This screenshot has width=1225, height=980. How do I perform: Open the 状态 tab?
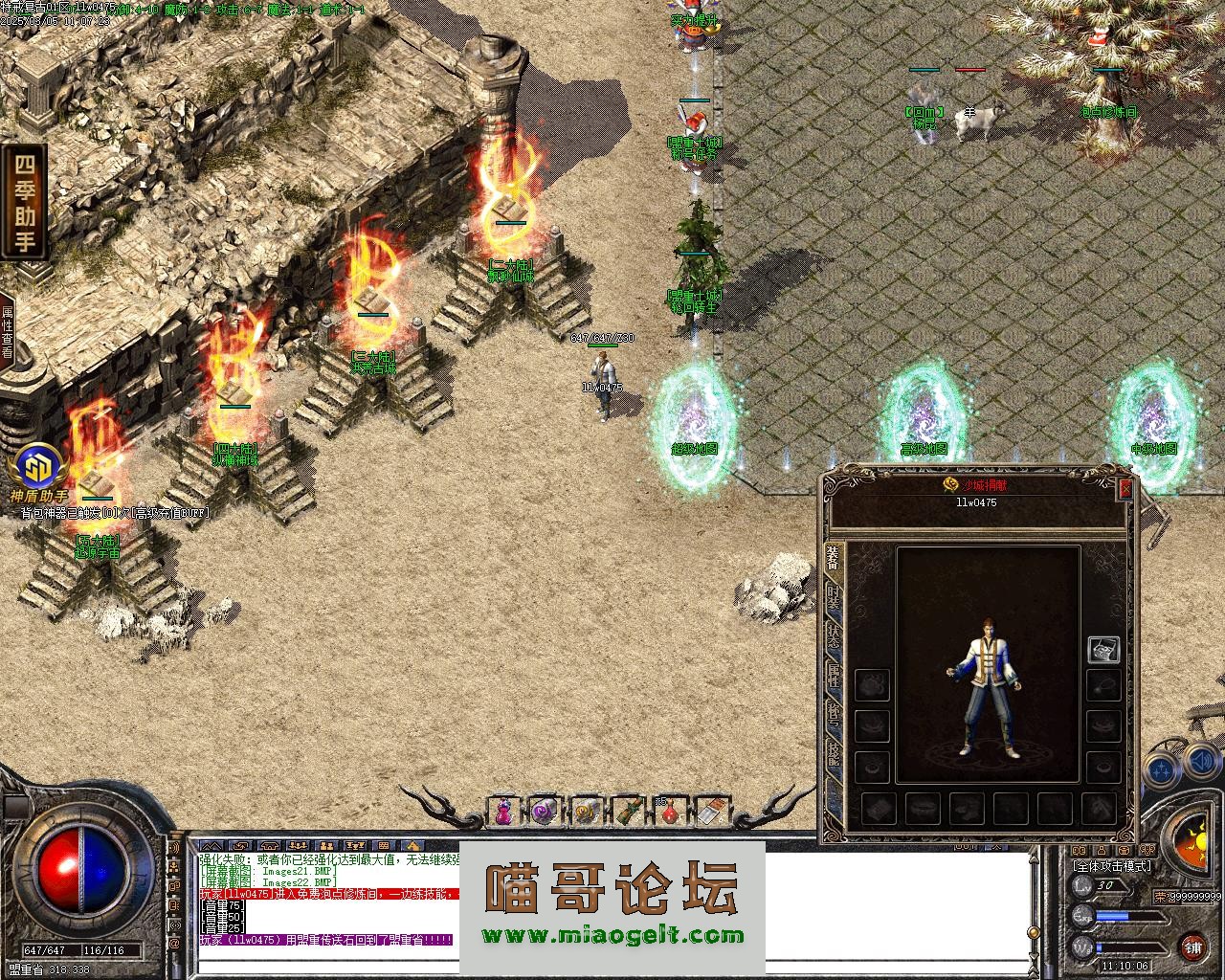coord(833,635)
